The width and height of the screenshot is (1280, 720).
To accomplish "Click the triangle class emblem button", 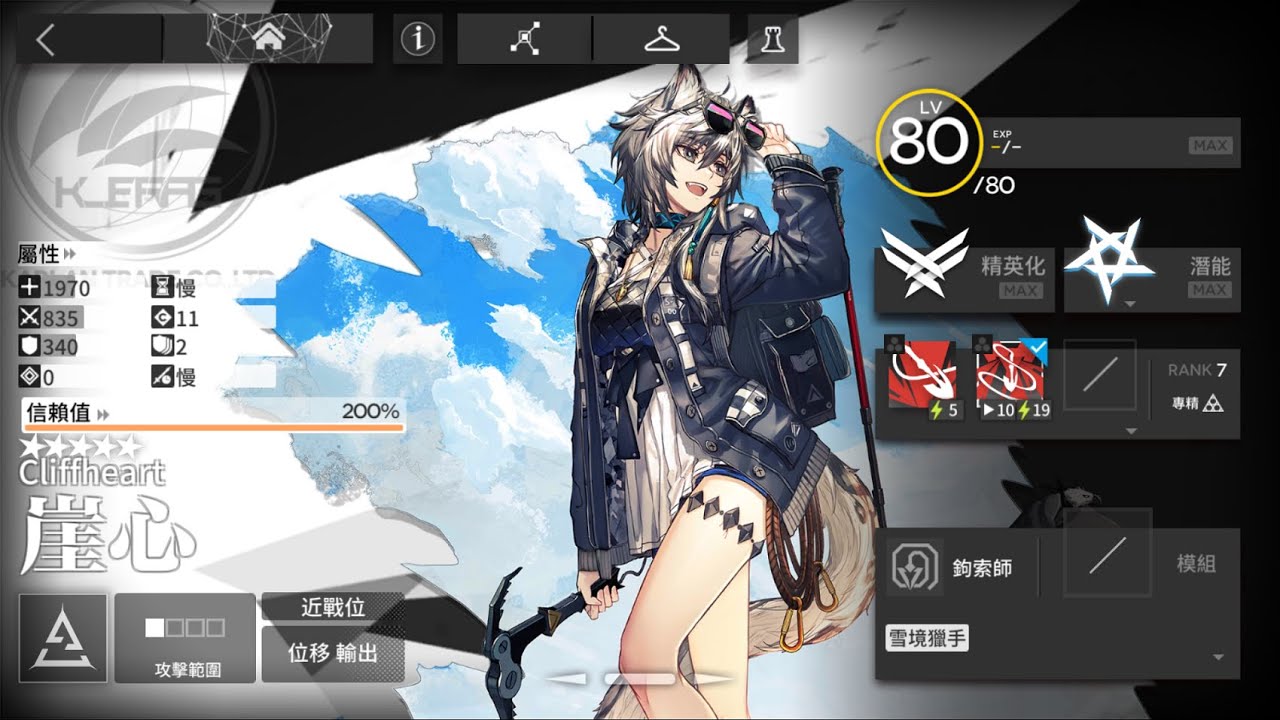I will click(x=62, y=637).
